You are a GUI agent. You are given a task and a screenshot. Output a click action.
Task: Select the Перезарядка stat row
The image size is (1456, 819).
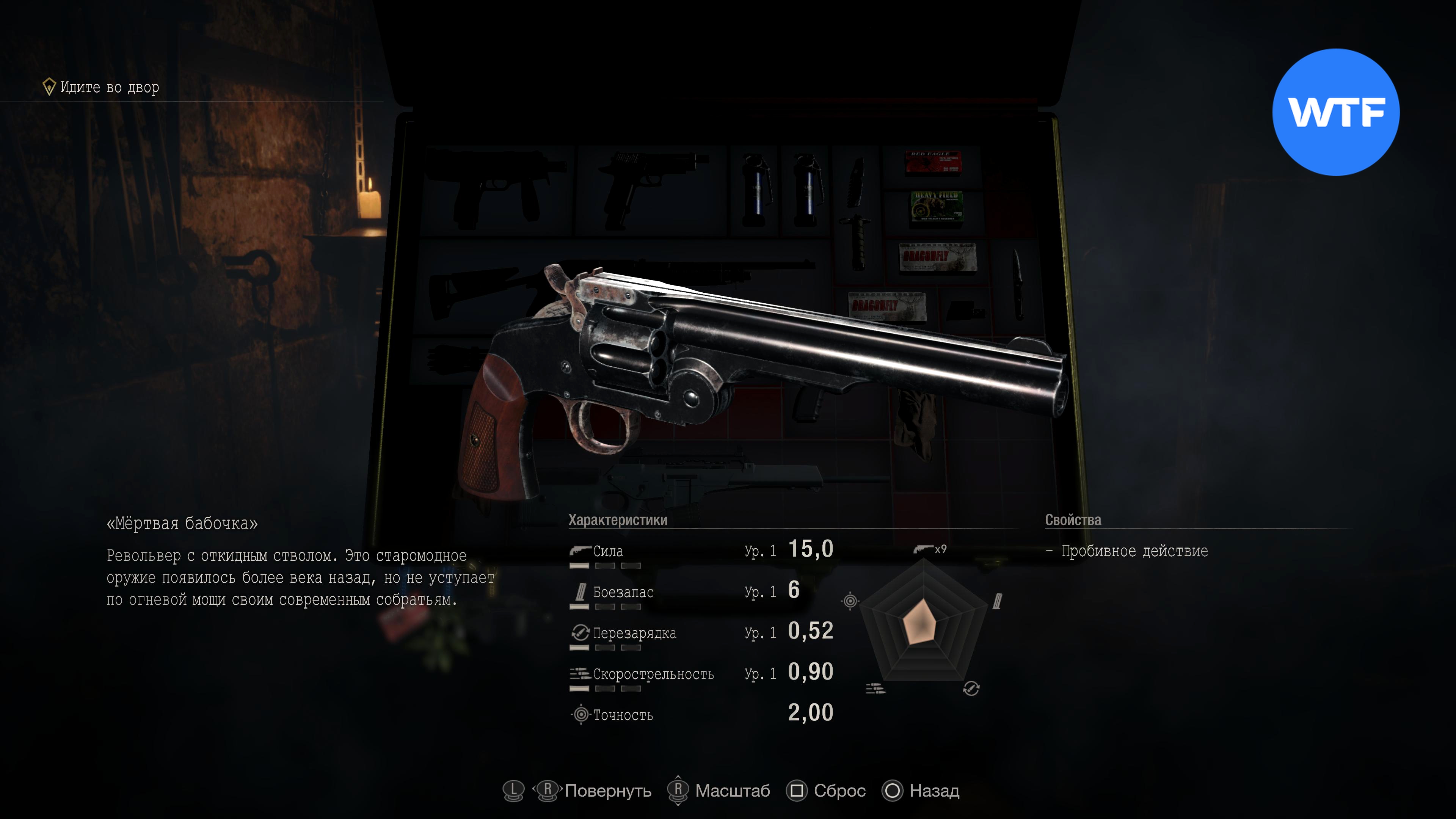701,632
